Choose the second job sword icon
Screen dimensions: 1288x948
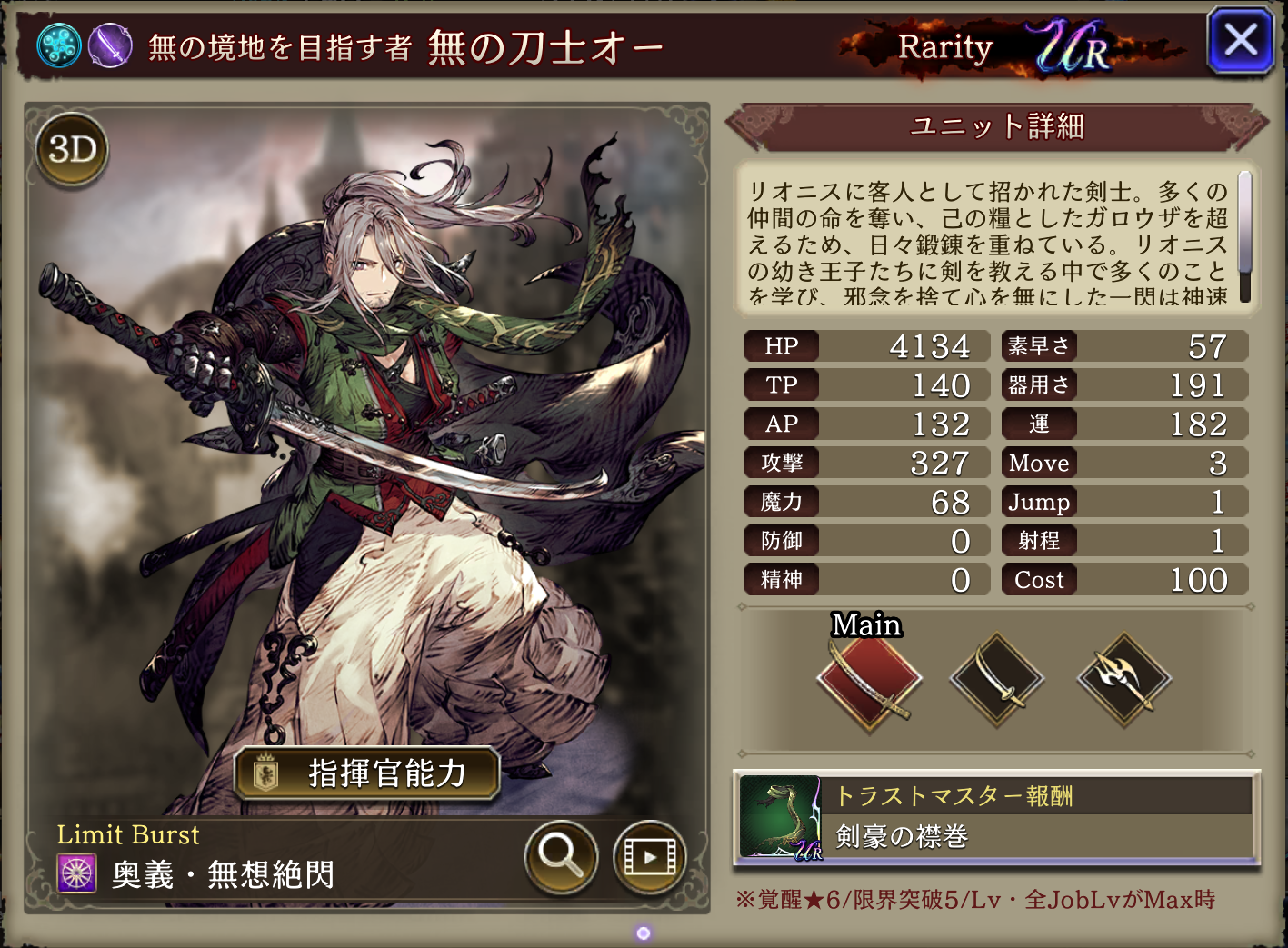[997, 680]
